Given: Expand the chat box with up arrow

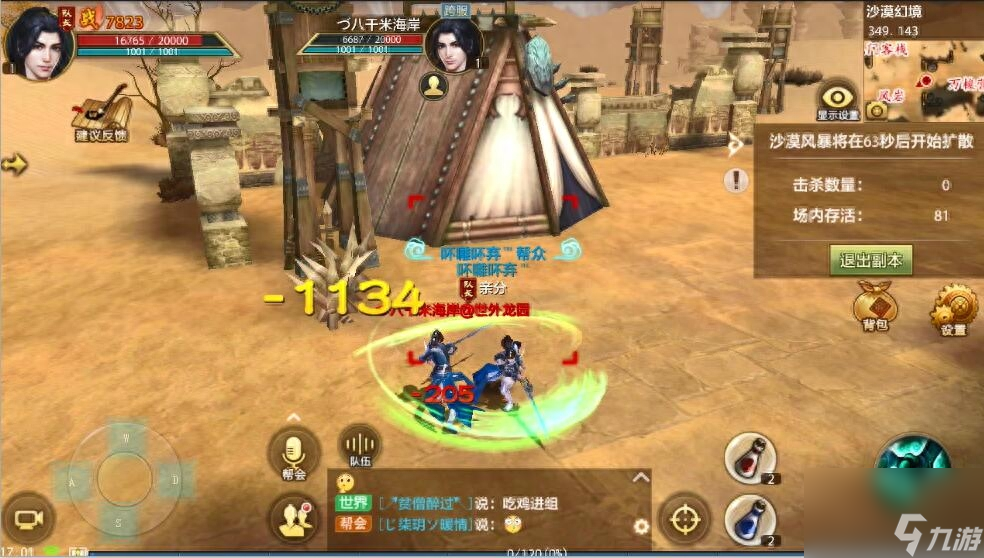Looking at the screenshot, I should click(x=640, y=478).
